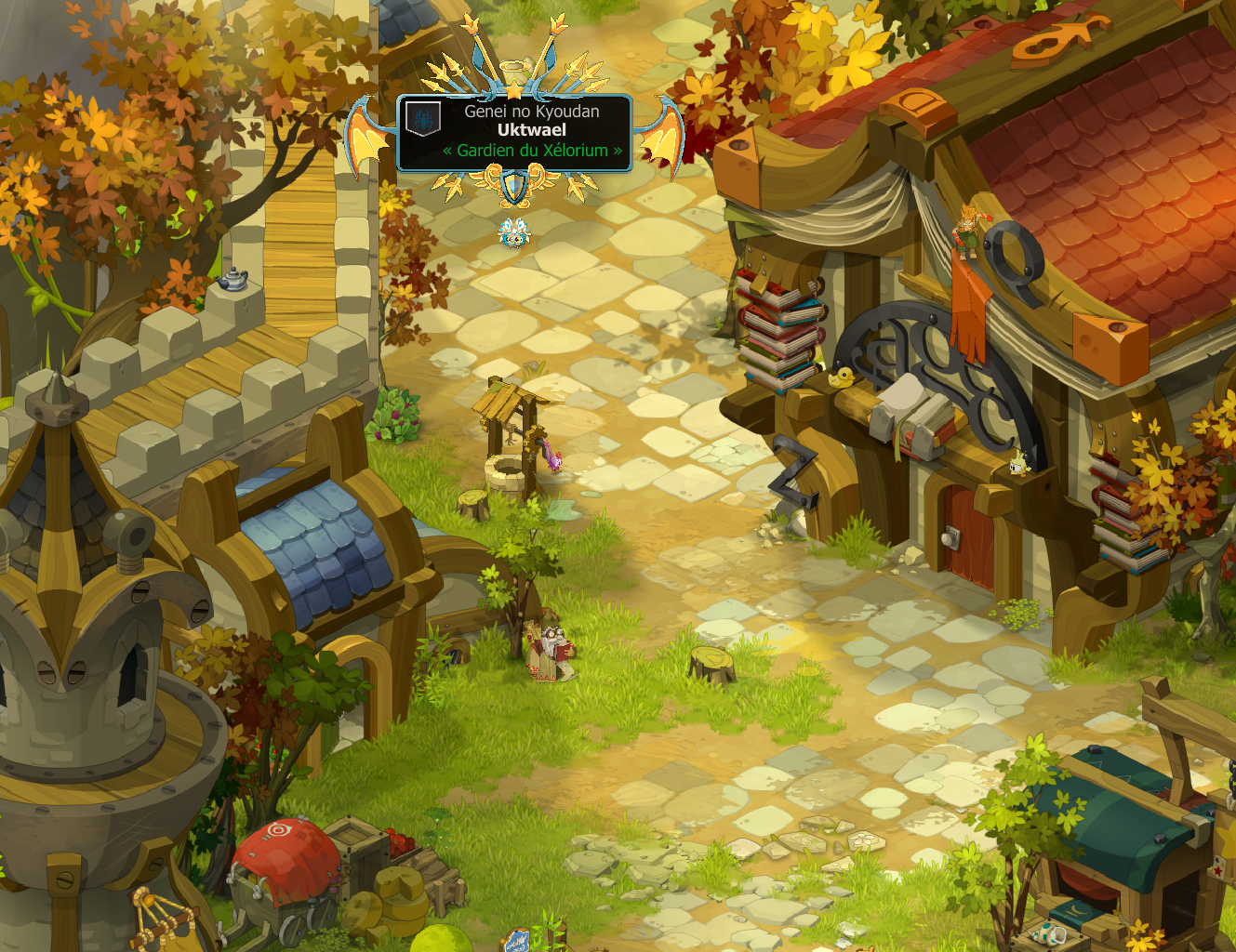
Task: Click the guild name Genei no Kyoudan
Action: (531, 111)
